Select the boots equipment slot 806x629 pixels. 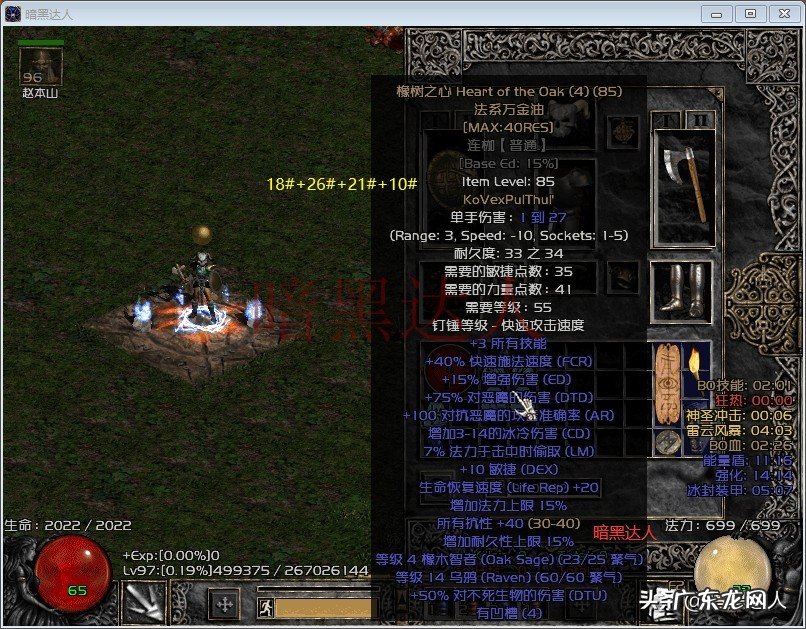point(681,290)
